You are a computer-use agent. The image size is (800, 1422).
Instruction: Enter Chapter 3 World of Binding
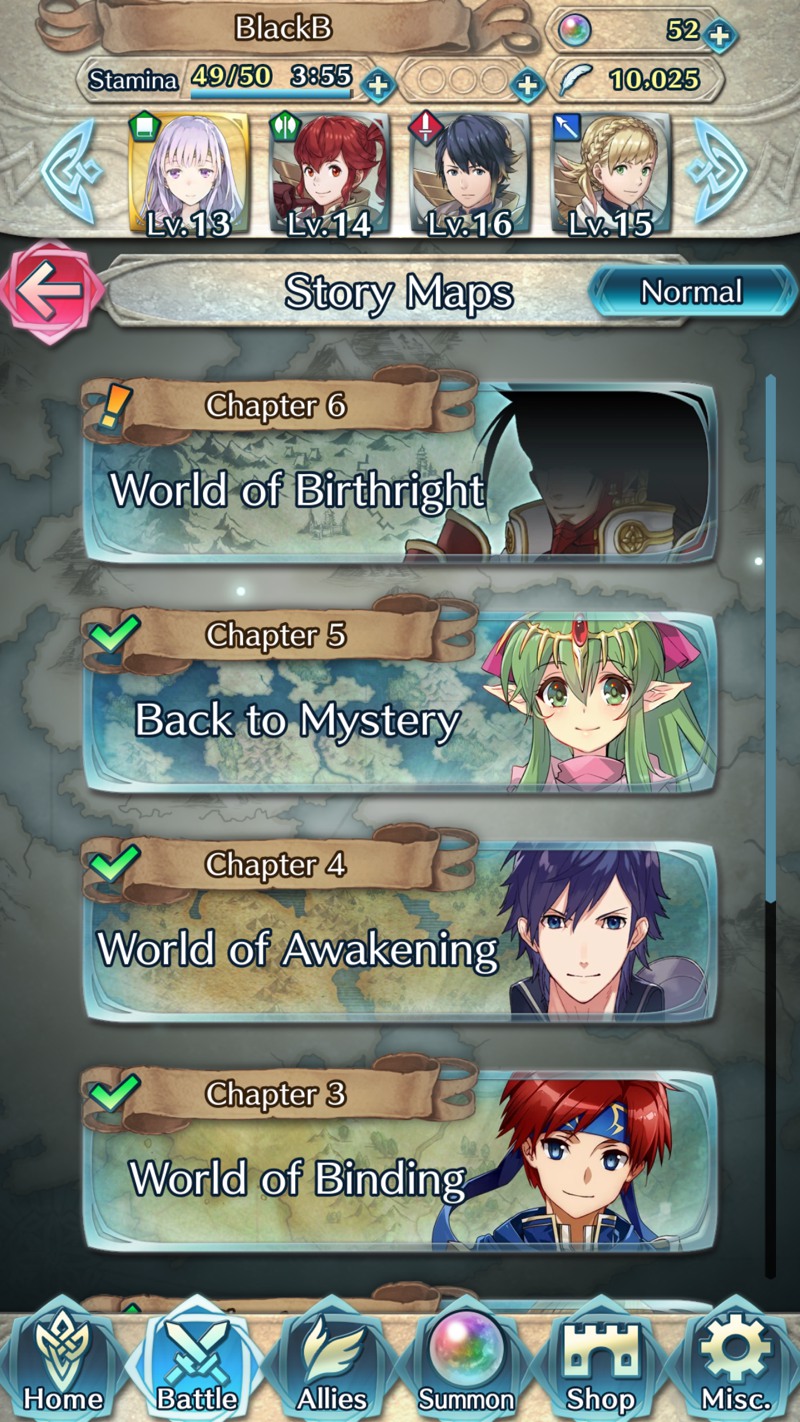coord(400,1162)
